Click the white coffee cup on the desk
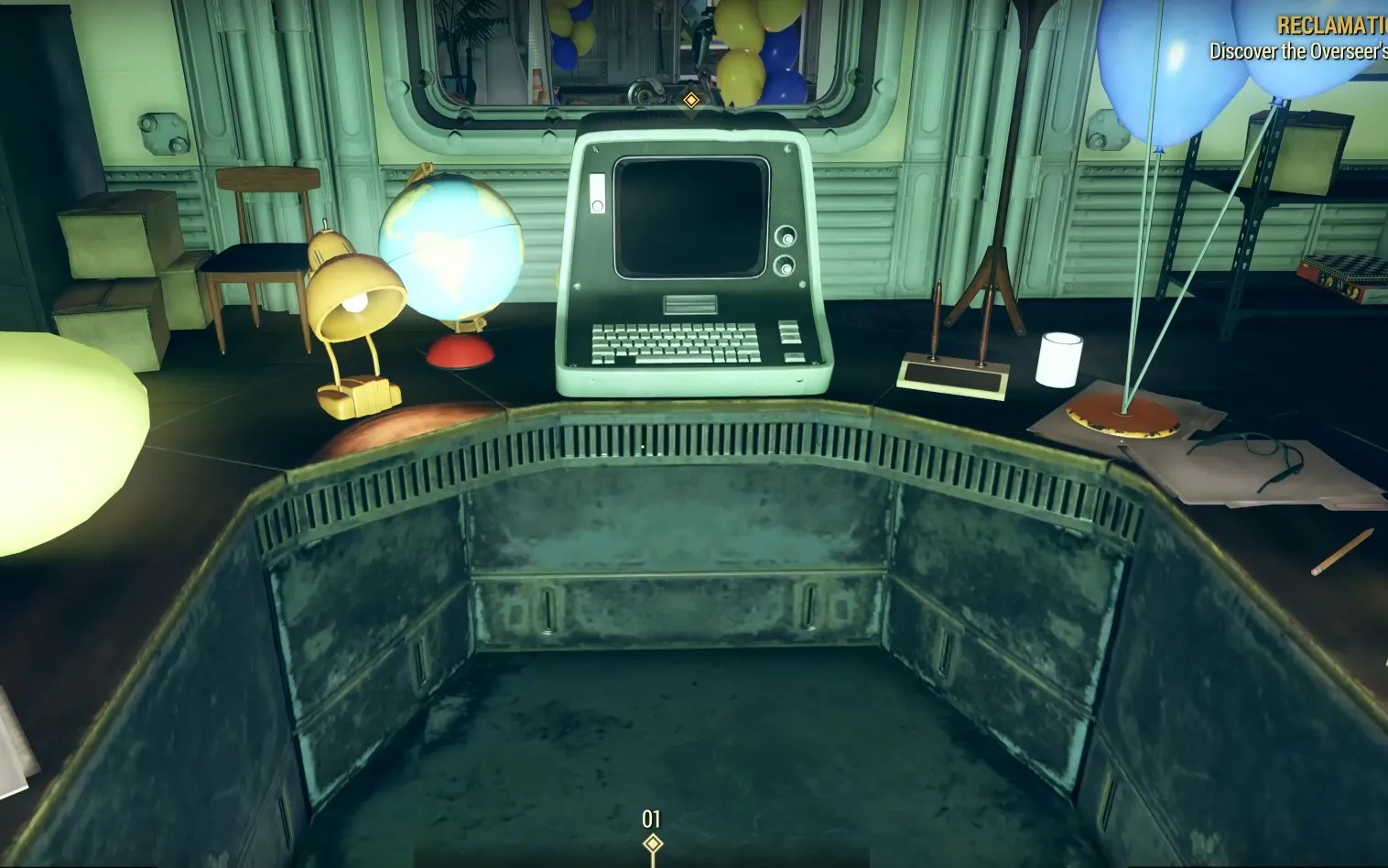Viewport: 1388px width, 868px height. click(1058, 357)
